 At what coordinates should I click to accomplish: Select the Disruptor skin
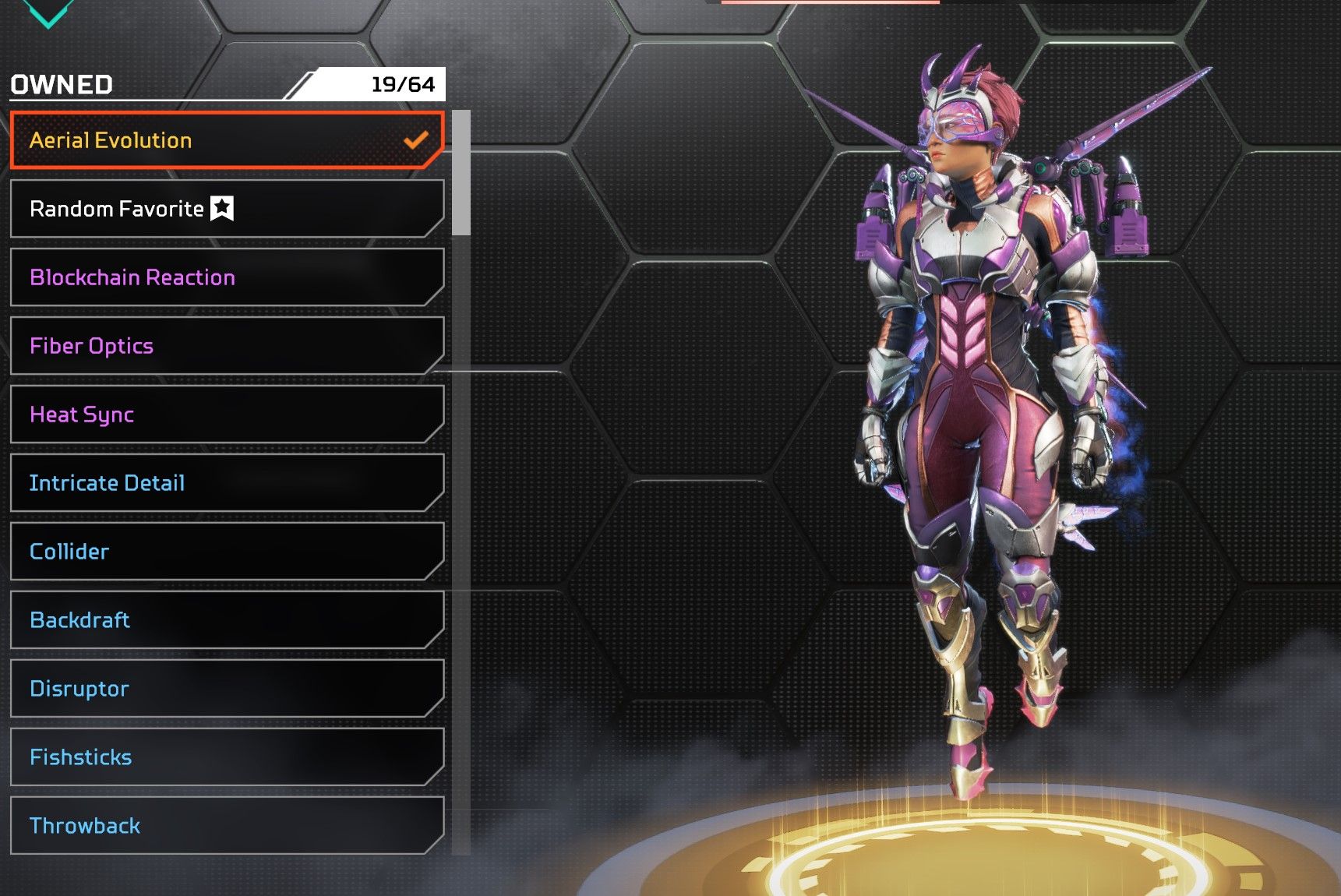[x=226, y=689]
